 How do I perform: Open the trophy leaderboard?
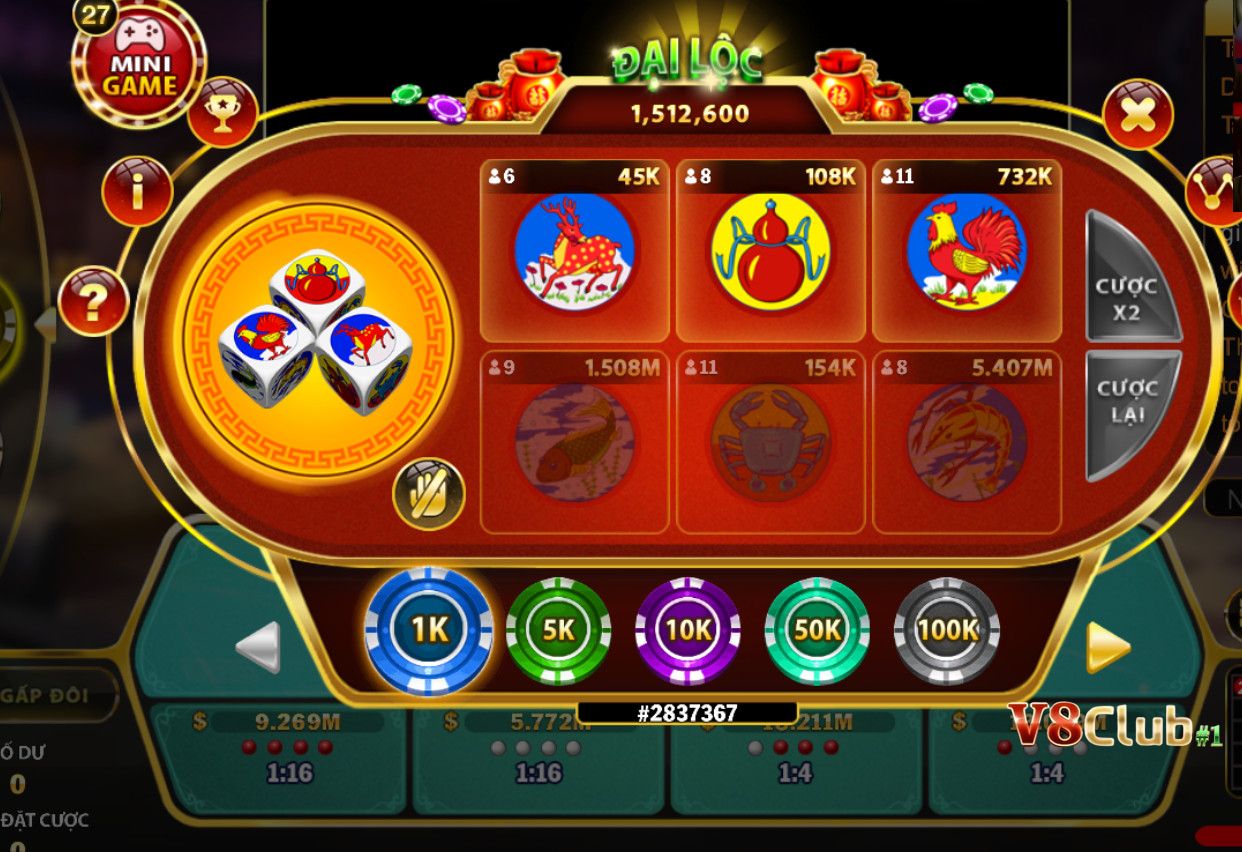(222, 112)
